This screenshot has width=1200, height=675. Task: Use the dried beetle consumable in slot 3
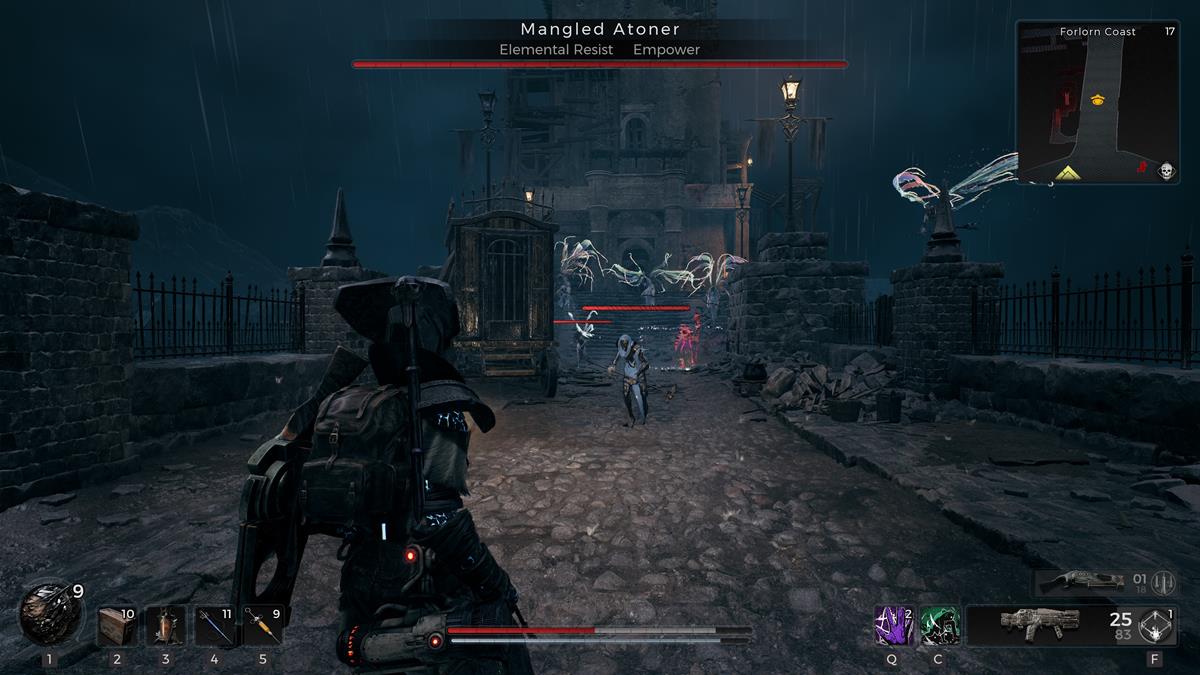165,626
